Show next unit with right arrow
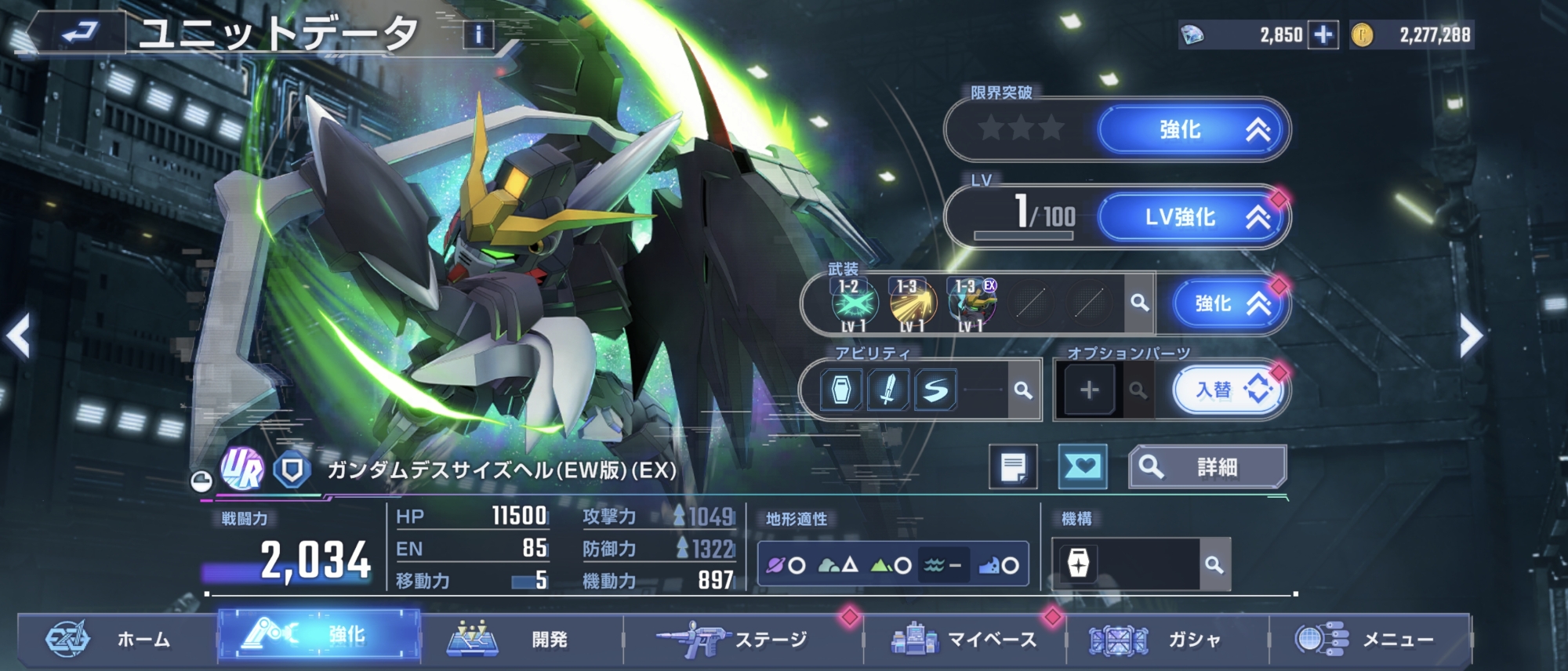This screenshot has width=1568, height=671. 1470,337
